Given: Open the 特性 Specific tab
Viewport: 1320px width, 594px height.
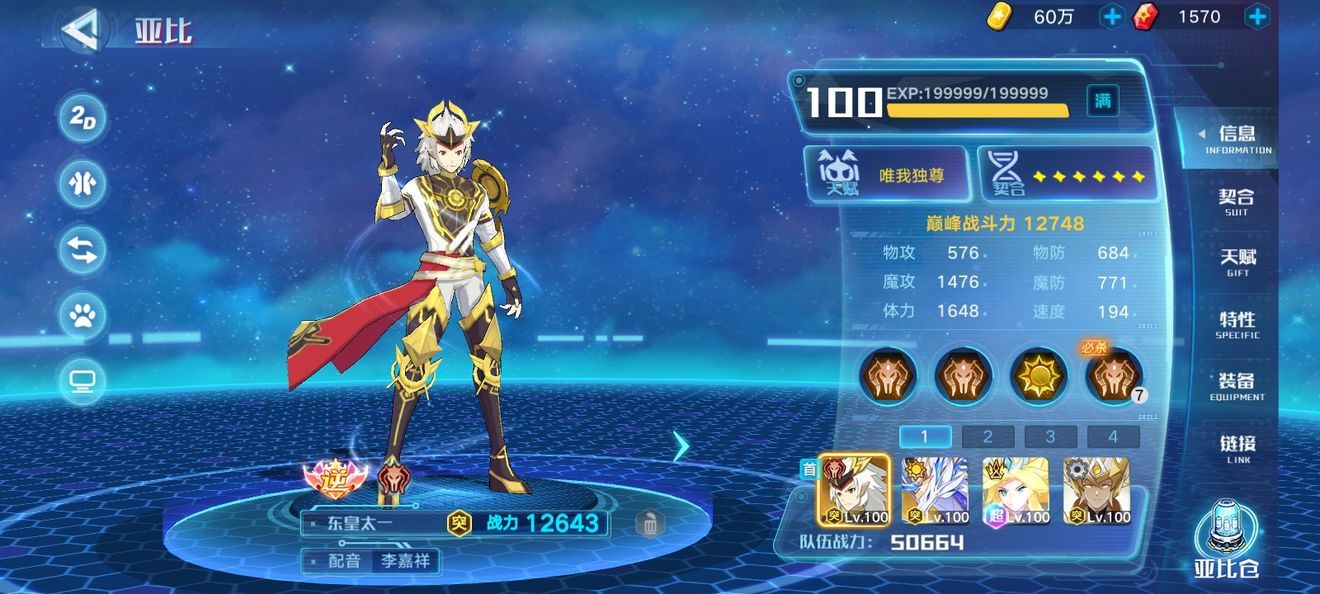Looking at the screenshot, I should (1237, 324).
